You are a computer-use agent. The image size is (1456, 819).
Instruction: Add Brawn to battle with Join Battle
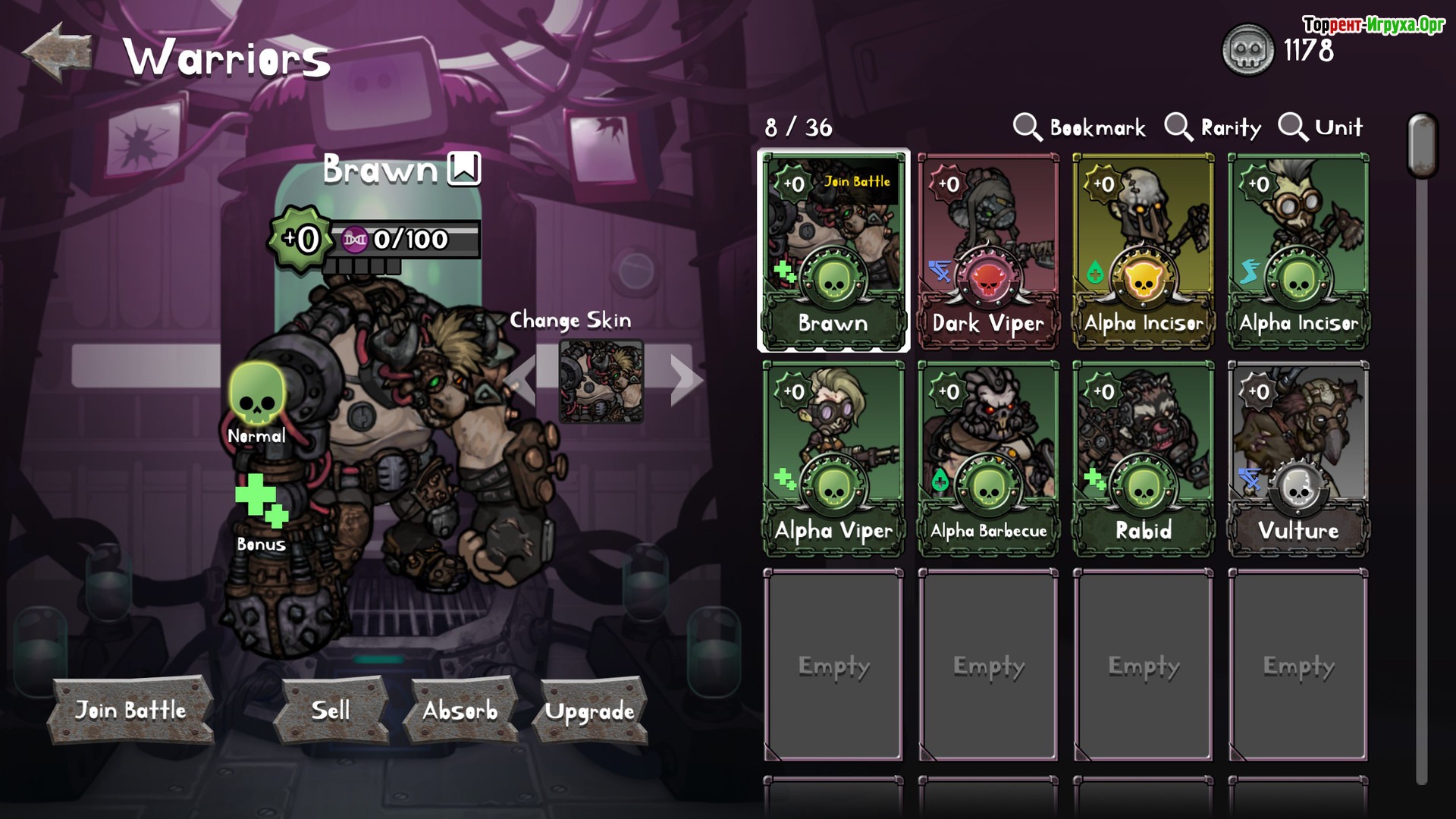tap(130, 710)
